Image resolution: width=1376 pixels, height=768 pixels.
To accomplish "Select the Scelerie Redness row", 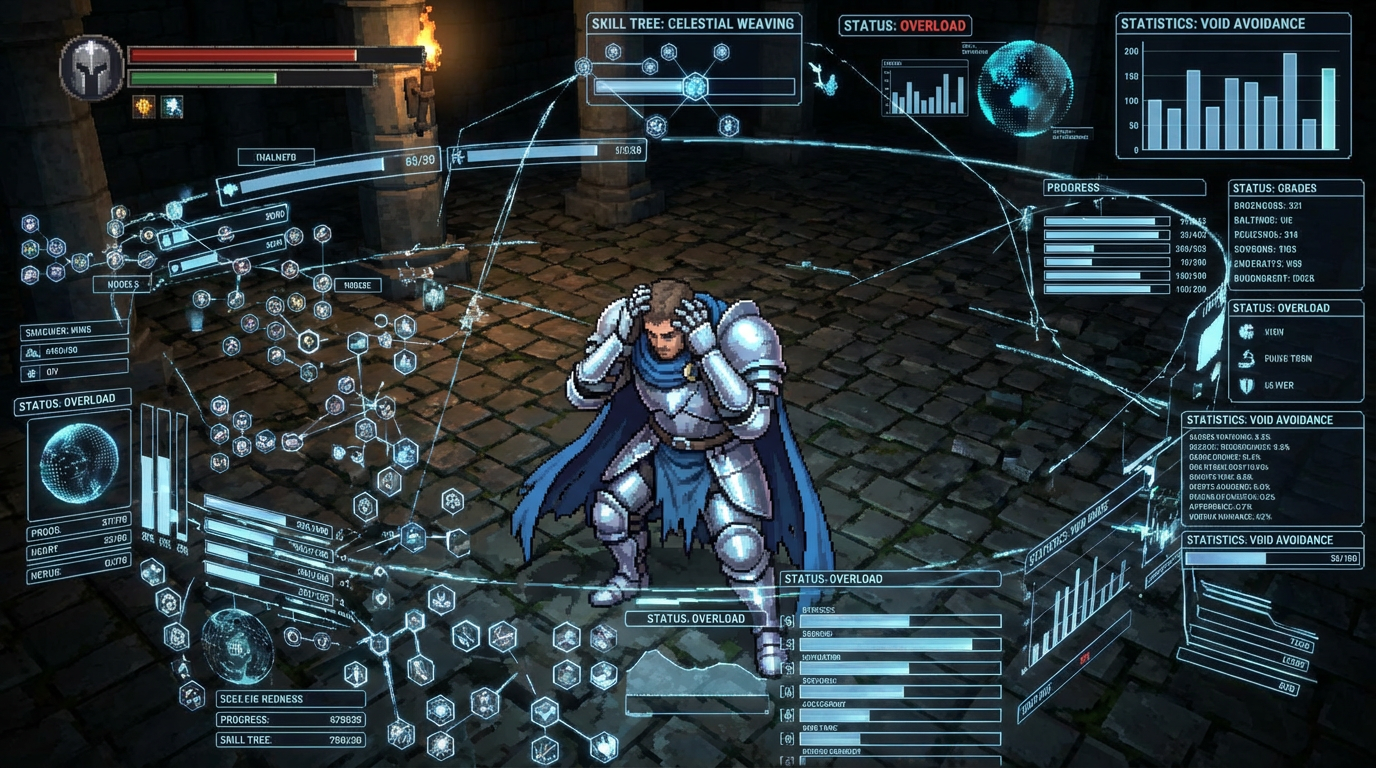I will 291,699.
